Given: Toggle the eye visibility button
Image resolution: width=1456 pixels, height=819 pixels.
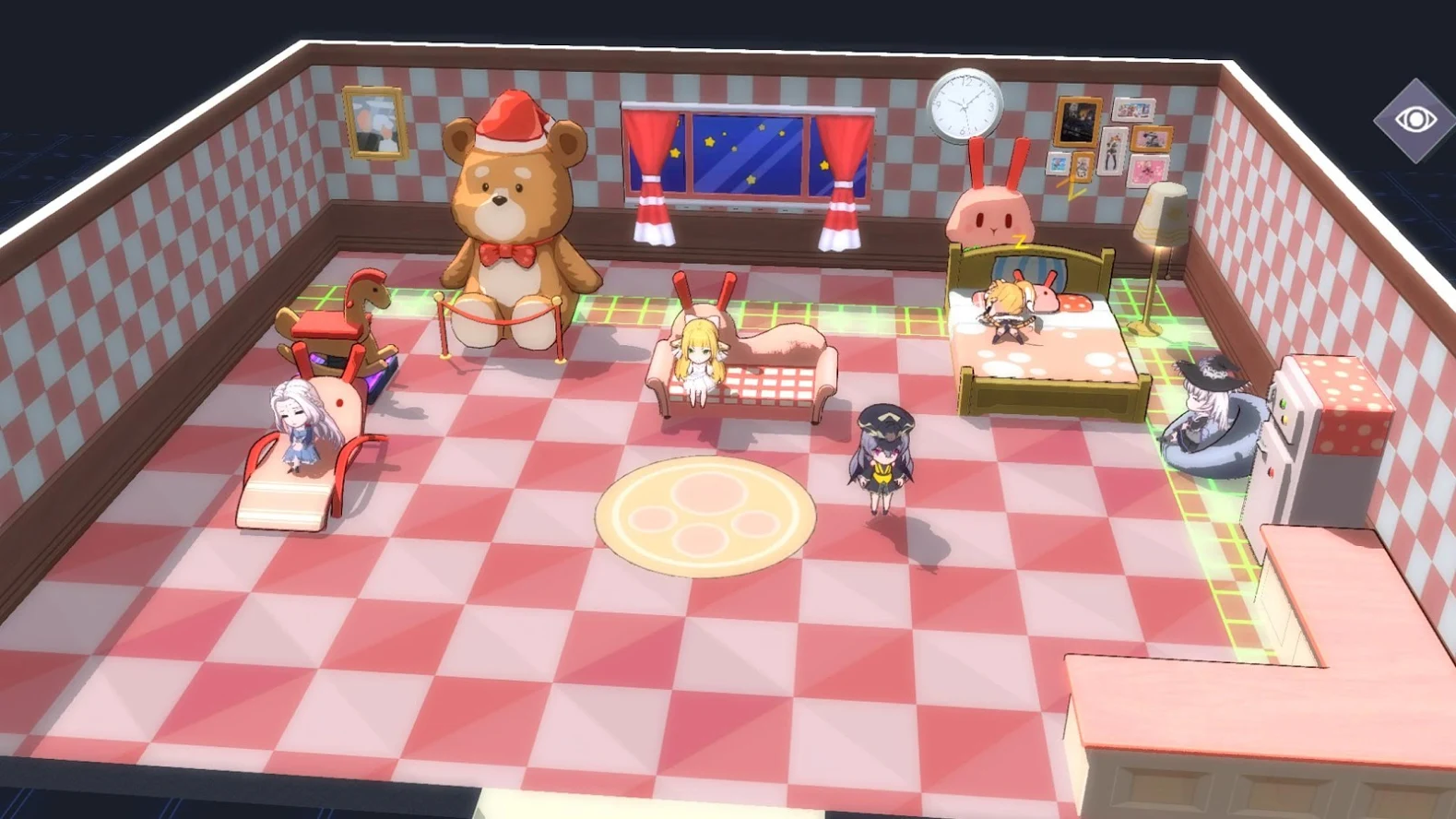Looking at the screenshot, I should [1415, 121].
